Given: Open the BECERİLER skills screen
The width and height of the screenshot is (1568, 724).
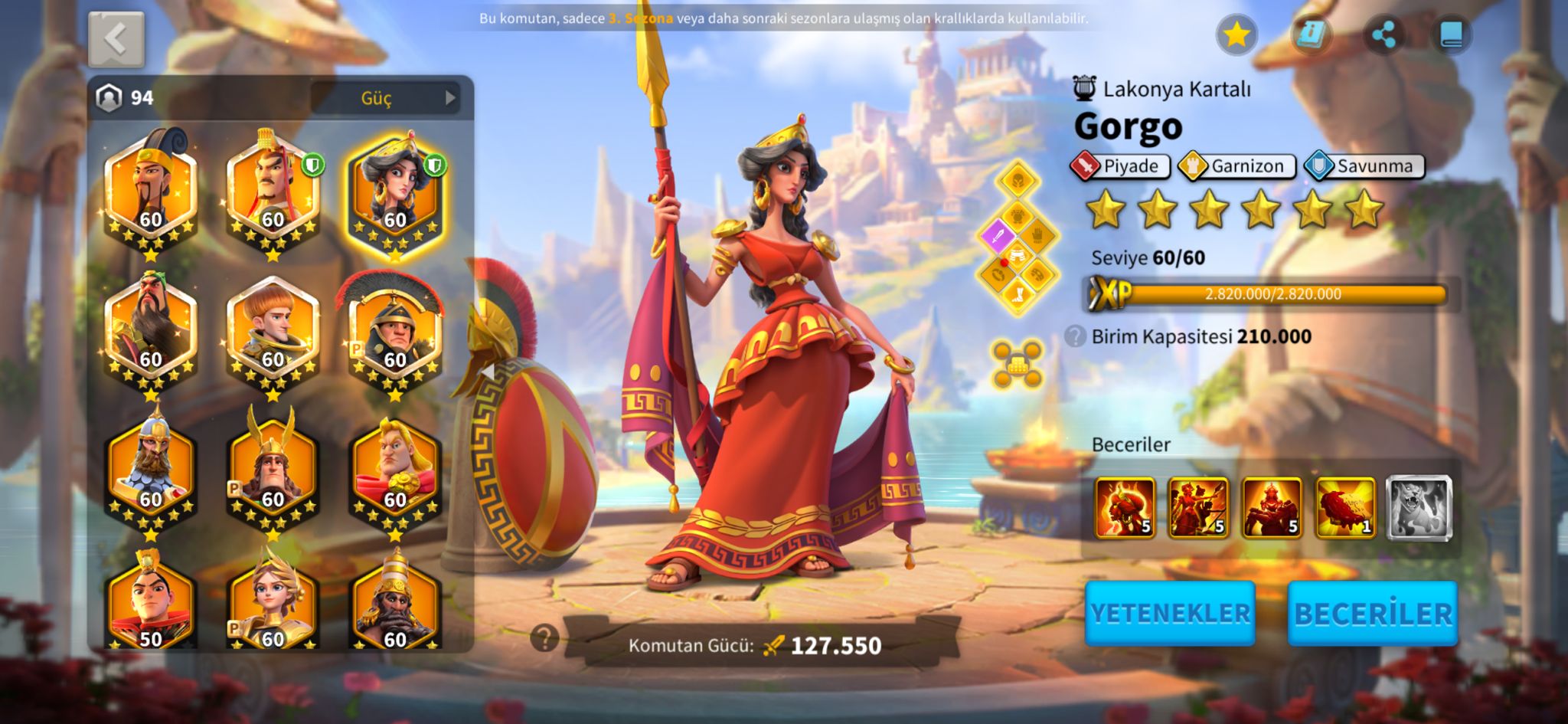Looking at the screenshot, I should pyautogui.click(x=1372, y=613).
